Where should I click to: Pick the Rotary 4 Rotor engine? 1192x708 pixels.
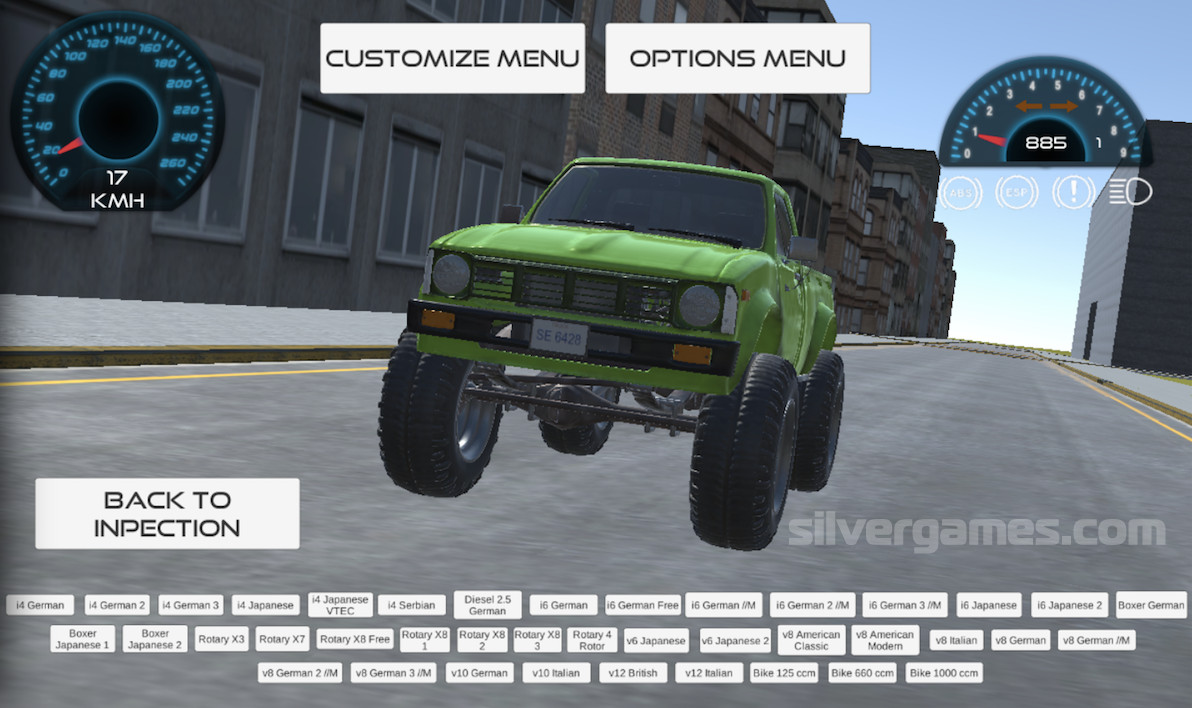(592, 640)
